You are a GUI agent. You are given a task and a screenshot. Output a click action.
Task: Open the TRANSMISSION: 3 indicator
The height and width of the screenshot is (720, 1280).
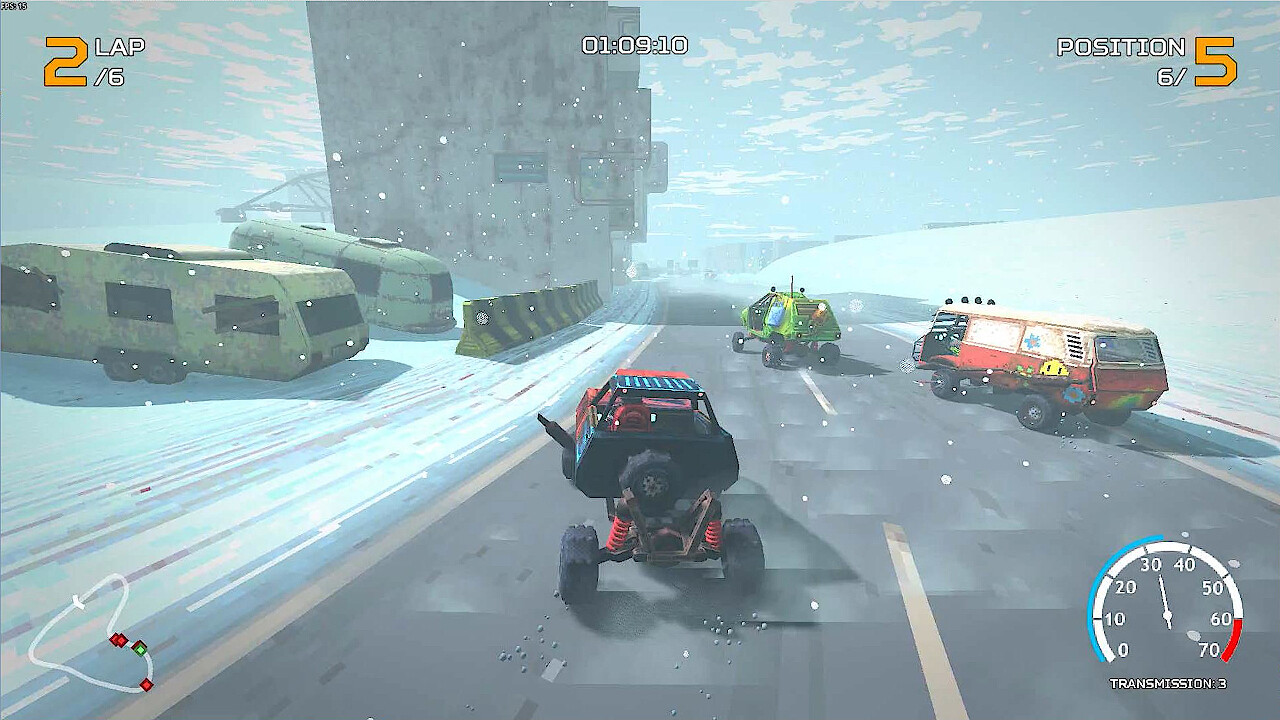click(x=1166, y=683)
